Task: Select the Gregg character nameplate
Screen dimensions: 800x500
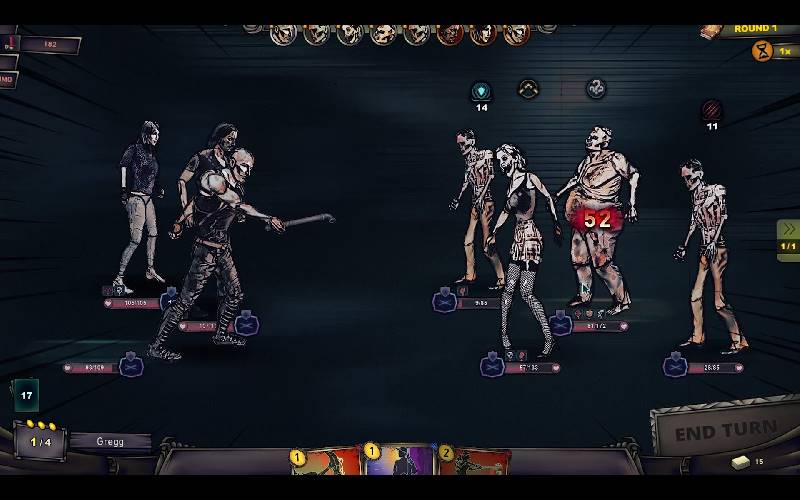Action: [x=111, y=441]
